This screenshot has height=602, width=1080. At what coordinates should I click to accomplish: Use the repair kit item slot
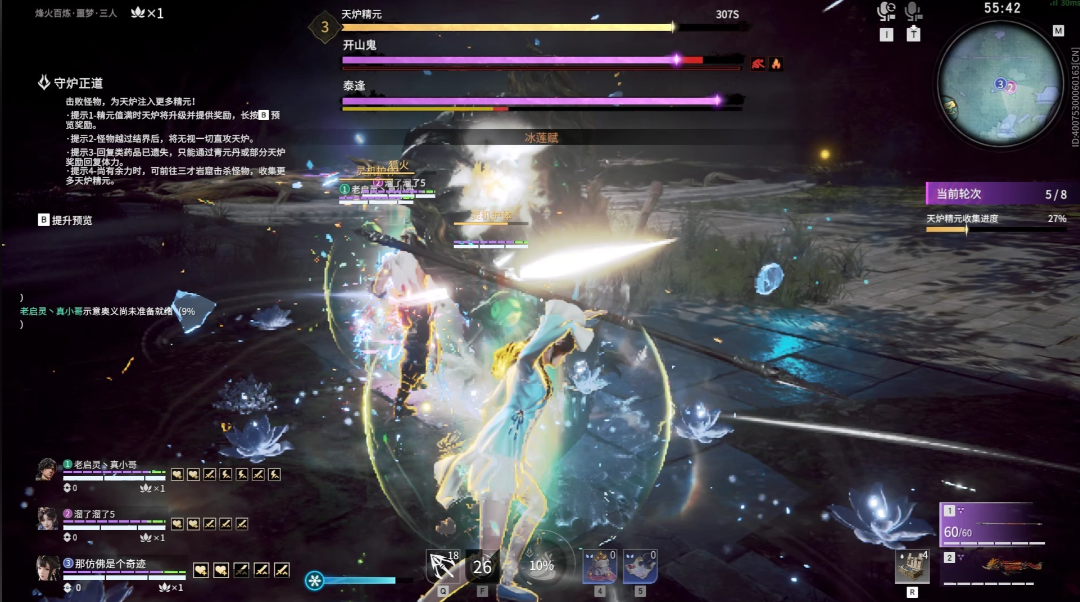(911, 565)
